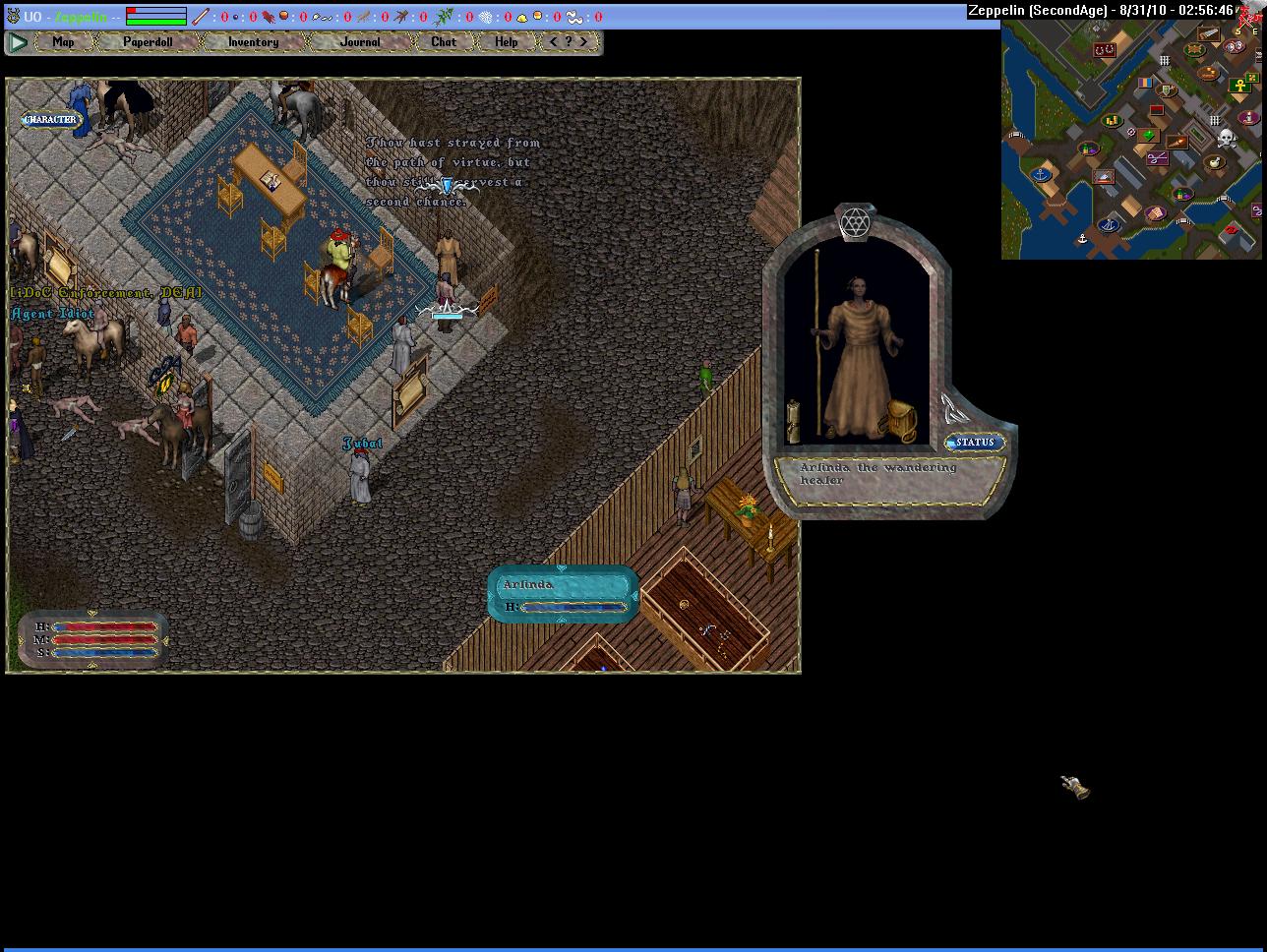Open the scroll on Arlinda's paperdoll
1267x952 pixels.
(x=794, y=420)
